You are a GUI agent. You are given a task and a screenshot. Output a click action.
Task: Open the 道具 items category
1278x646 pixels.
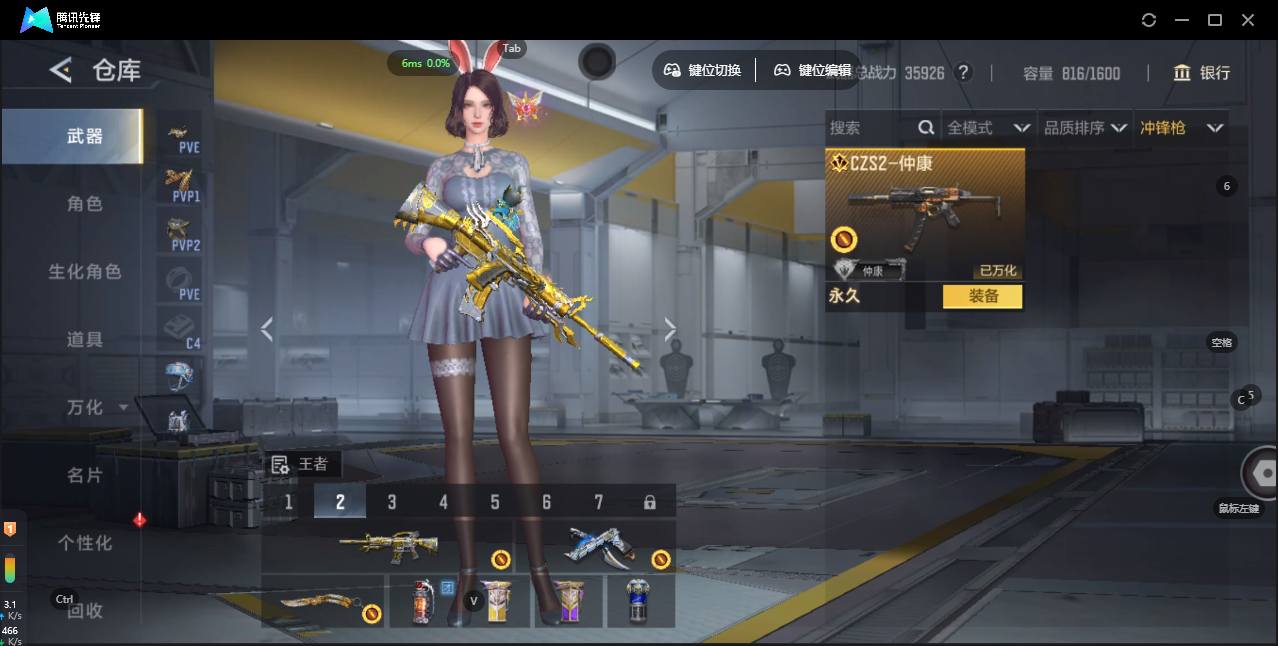(x=84, y=340)
